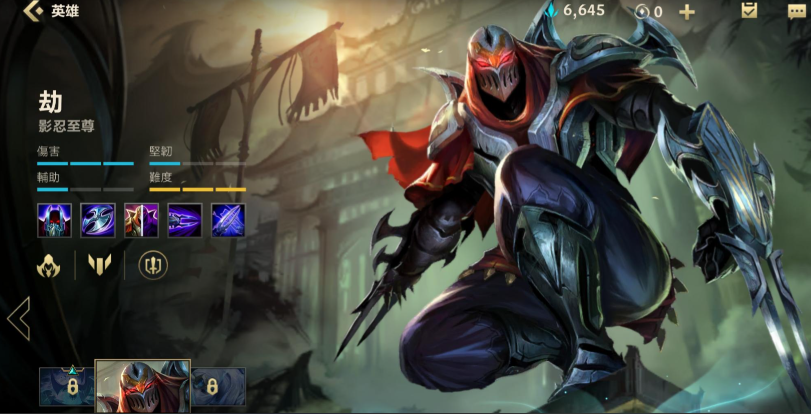View the spinning shuriken ability icon
811x414 pixels.
97,219
